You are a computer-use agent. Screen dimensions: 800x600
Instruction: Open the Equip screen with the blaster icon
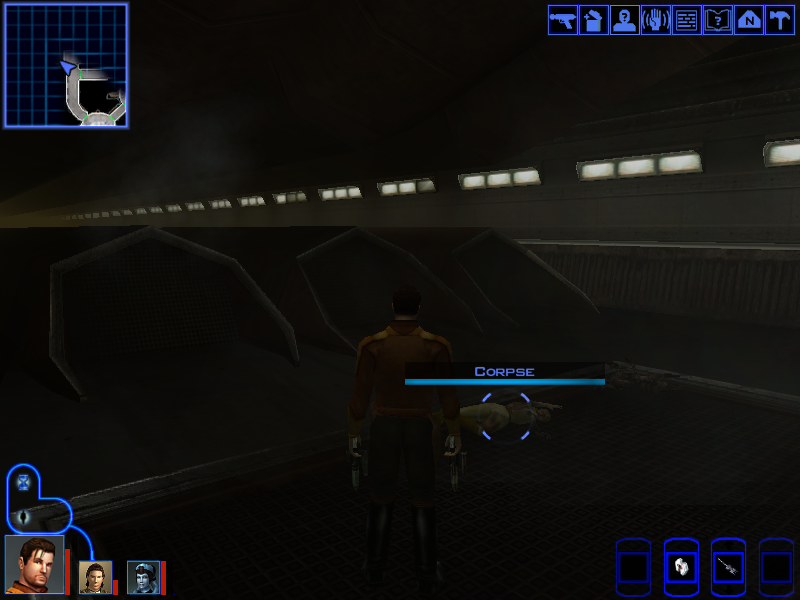click(x=562, y=20)
